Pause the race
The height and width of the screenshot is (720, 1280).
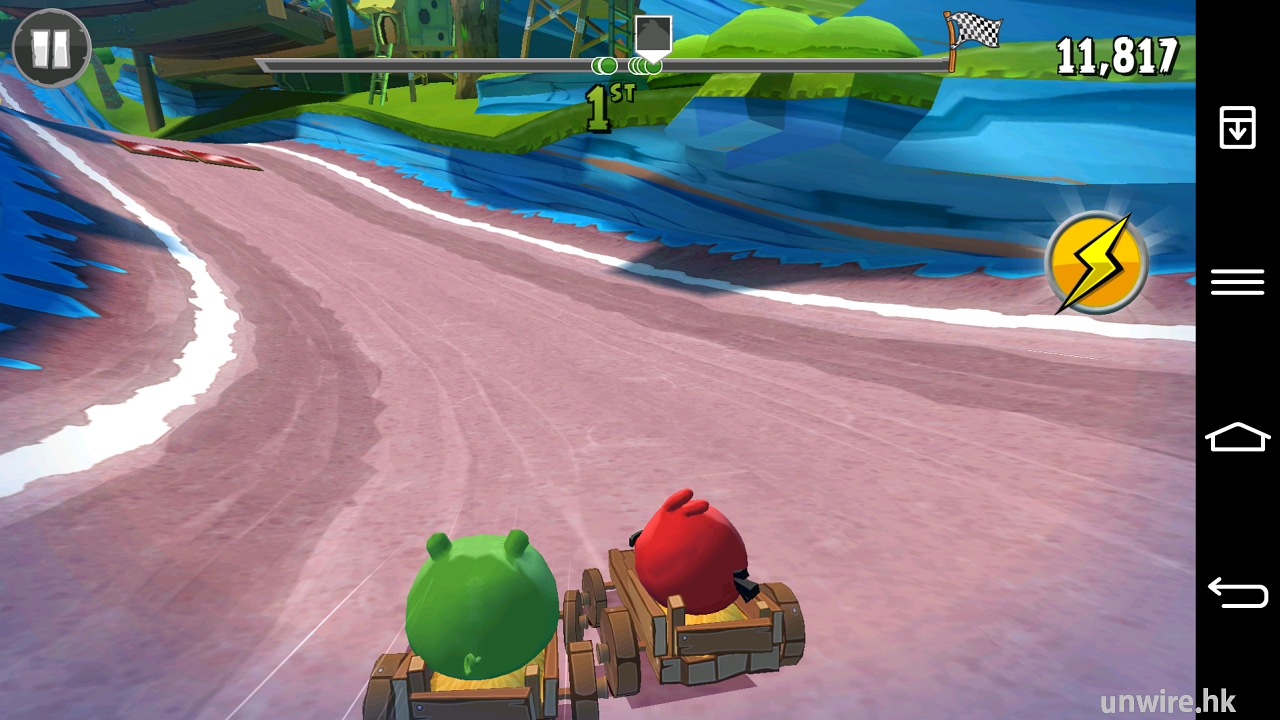tap(51, 48)
